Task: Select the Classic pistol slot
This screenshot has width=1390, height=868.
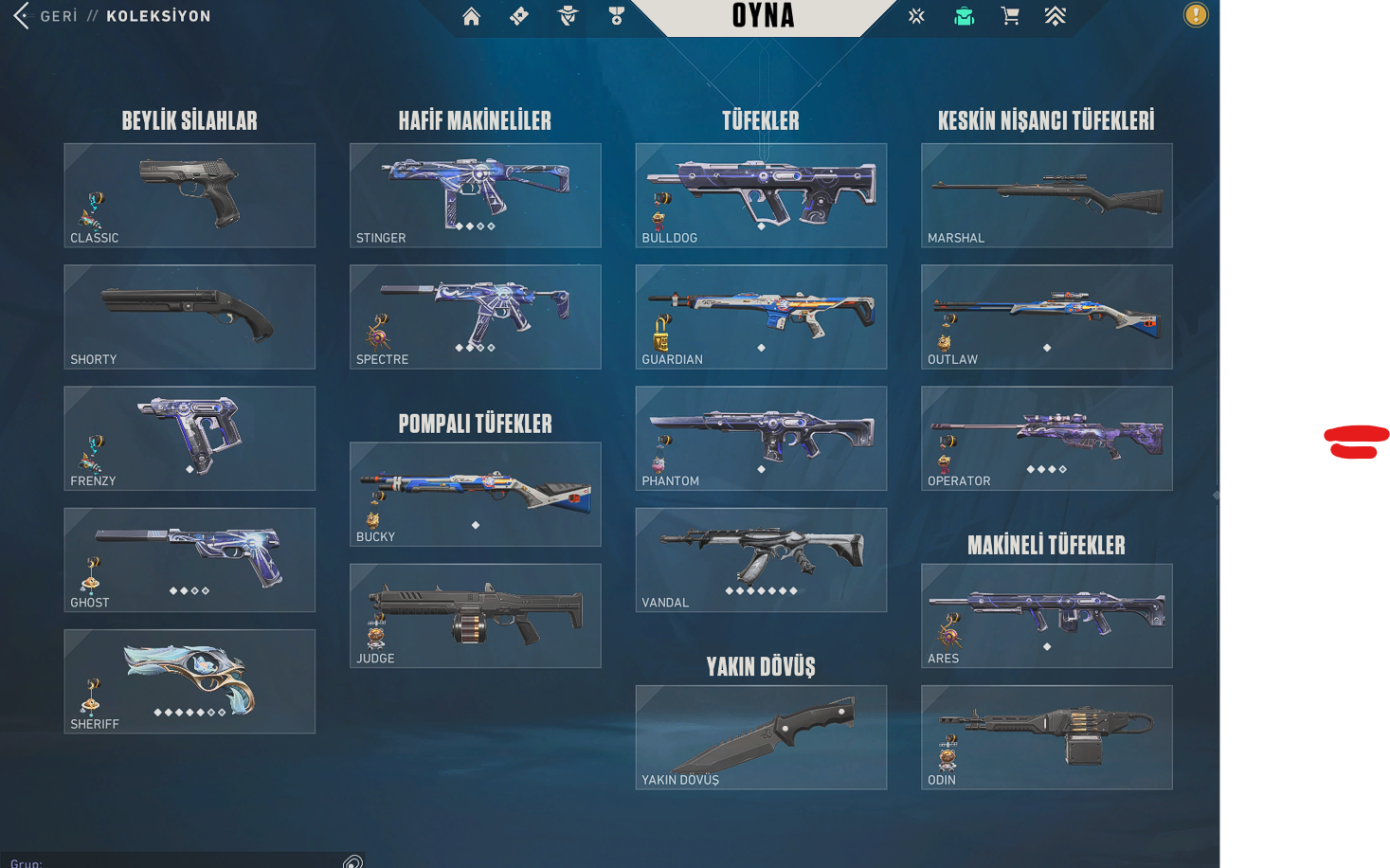Action: click(190, 195)
